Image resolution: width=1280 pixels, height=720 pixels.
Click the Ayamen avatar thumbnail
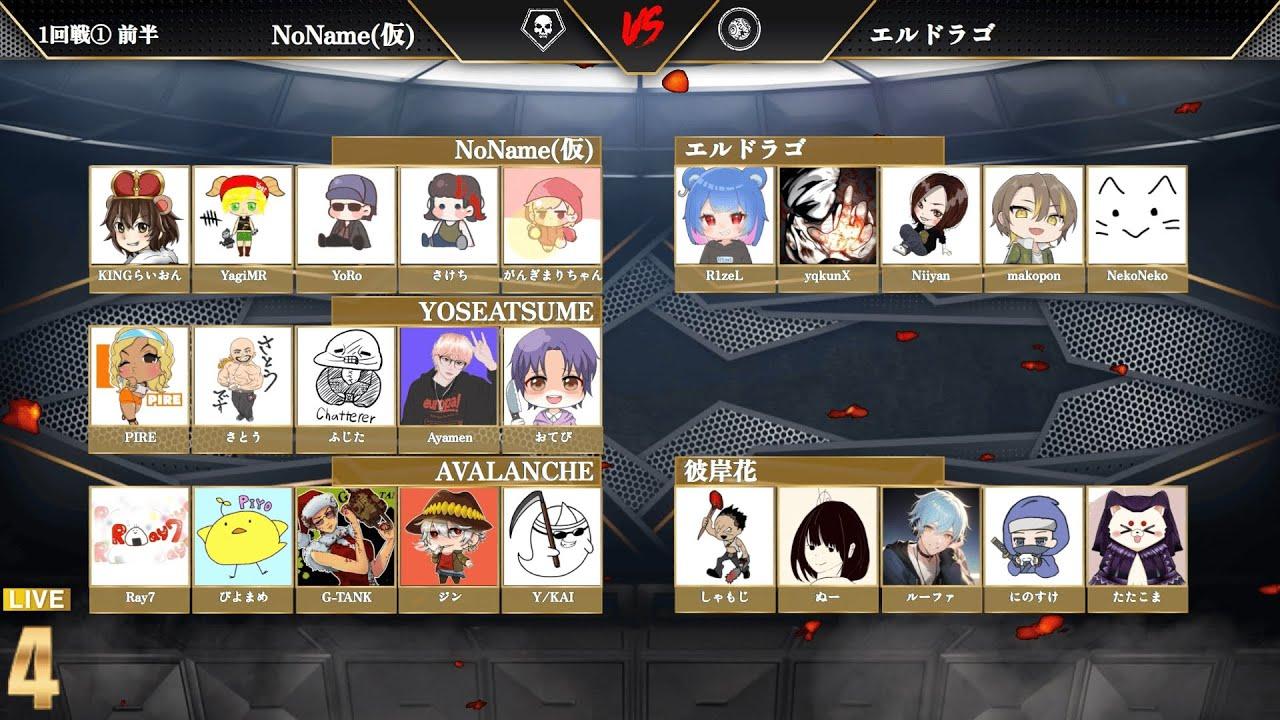(446, 375)
